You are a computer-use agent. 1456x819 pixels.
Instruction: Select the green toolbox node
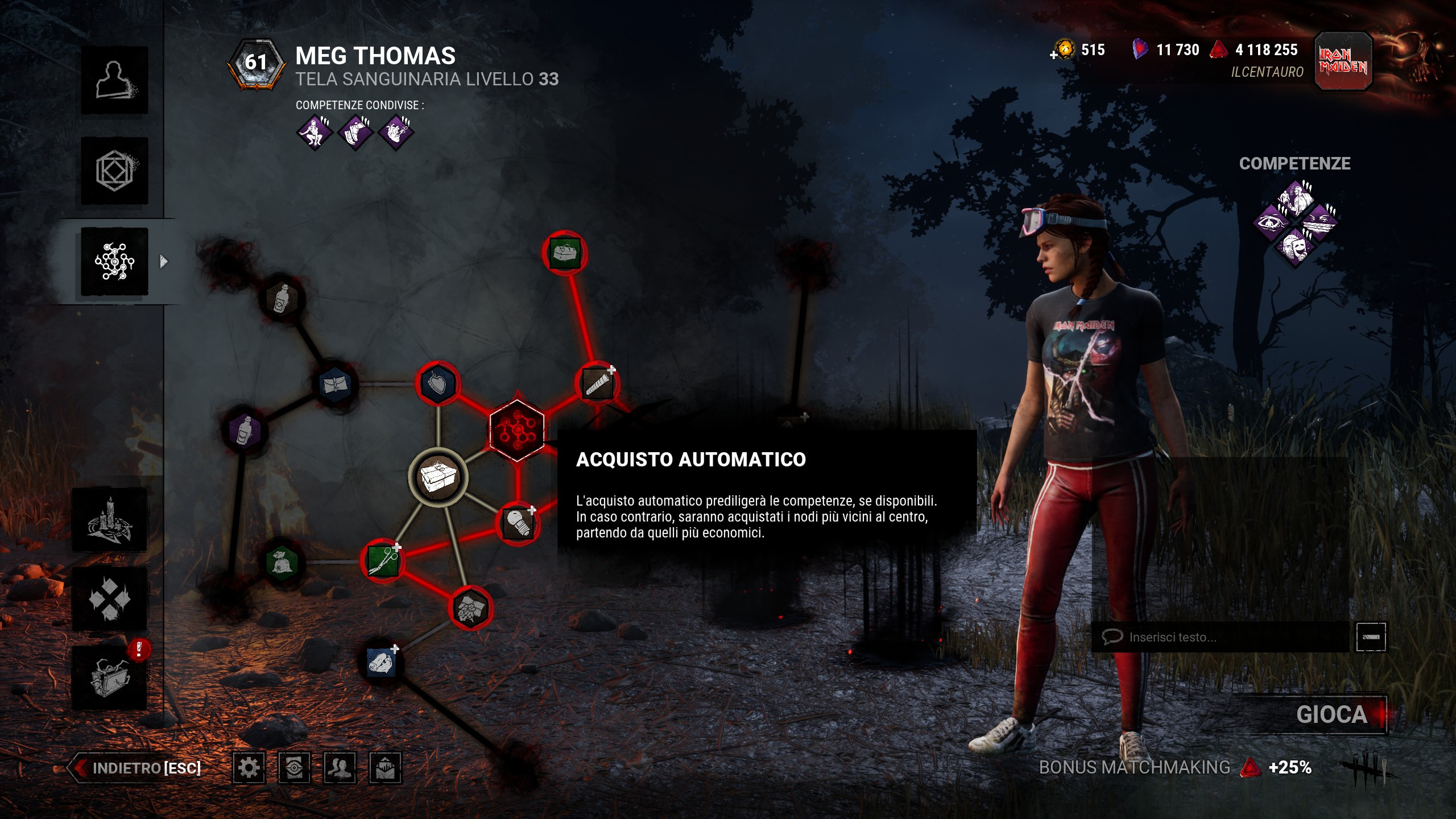click(x=564, y=253)
